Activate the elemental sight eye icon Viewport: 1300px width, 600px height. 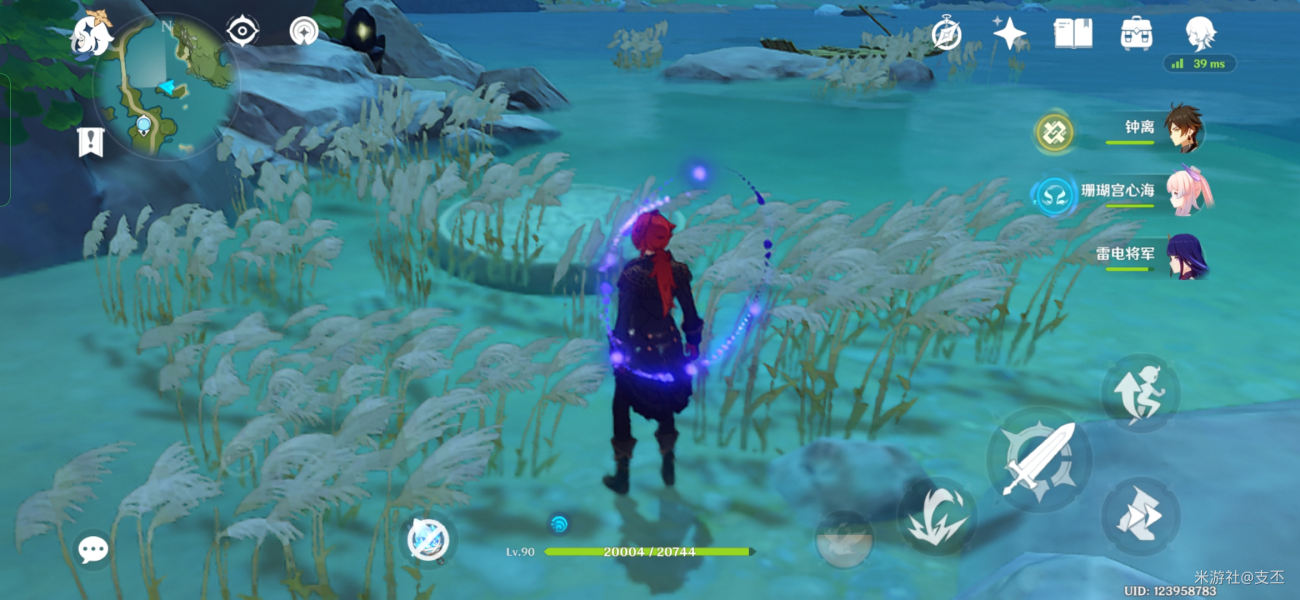click(x=243, y=31)
